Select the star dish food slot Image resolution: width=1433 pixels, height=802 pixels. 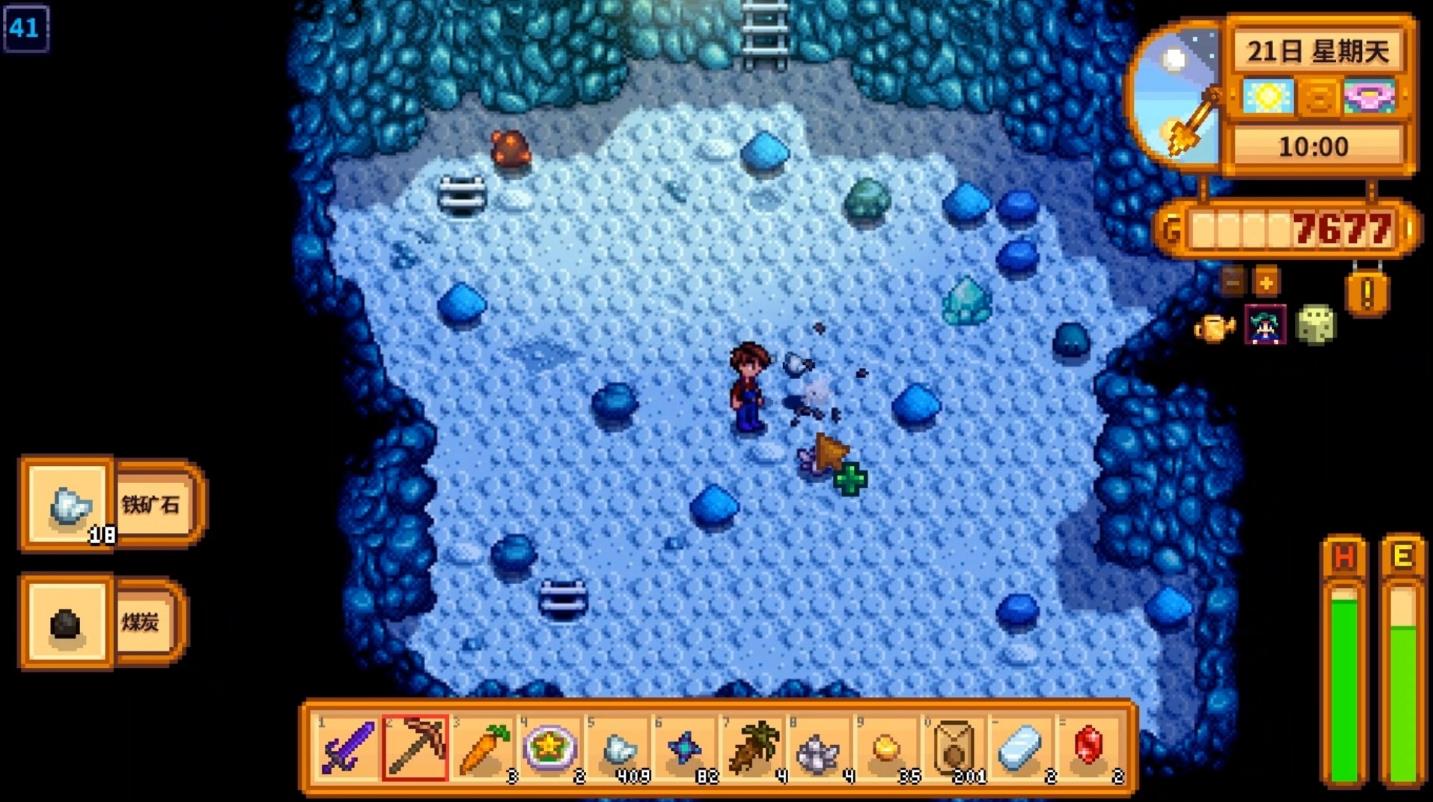coord(550,748)
